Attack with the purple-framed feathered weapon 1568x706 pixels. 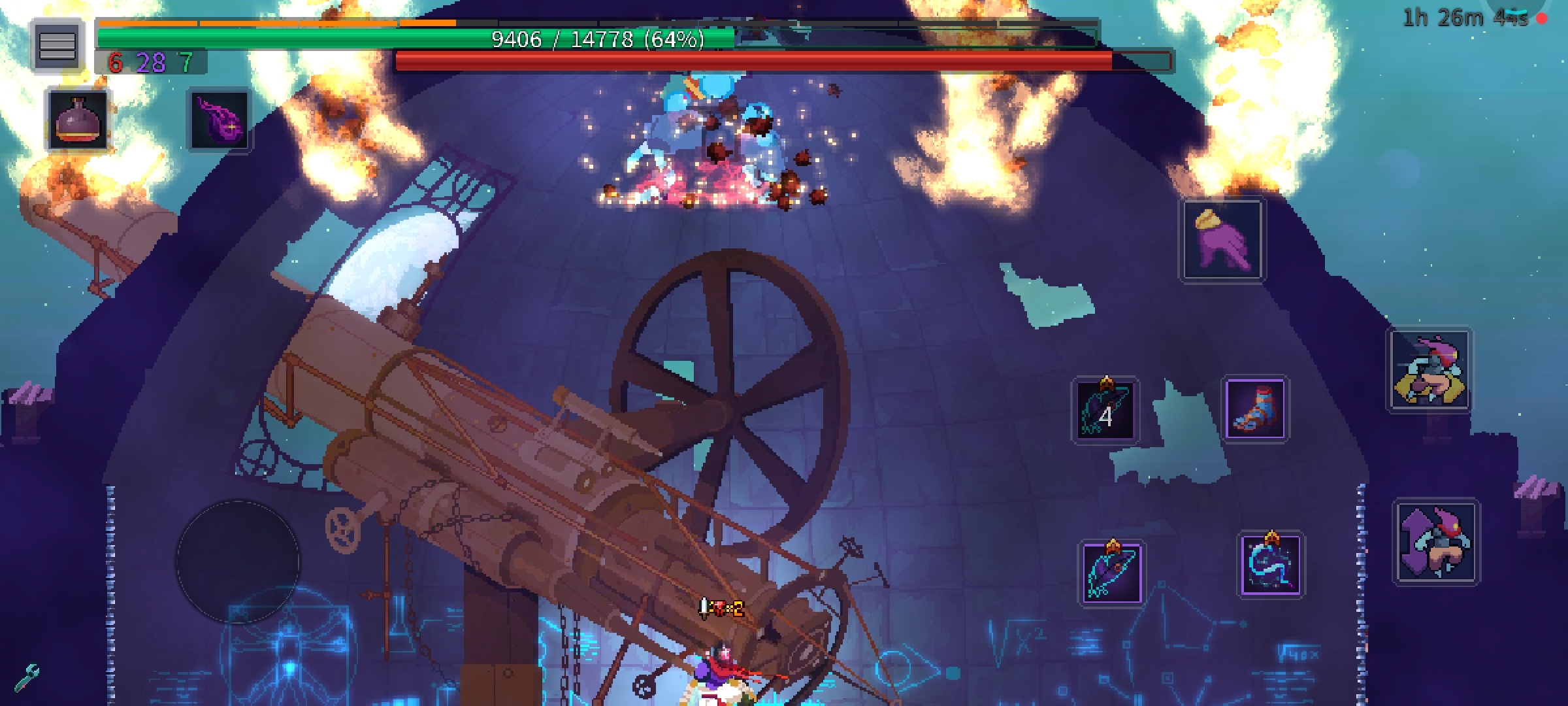[x=1111, y=573]
